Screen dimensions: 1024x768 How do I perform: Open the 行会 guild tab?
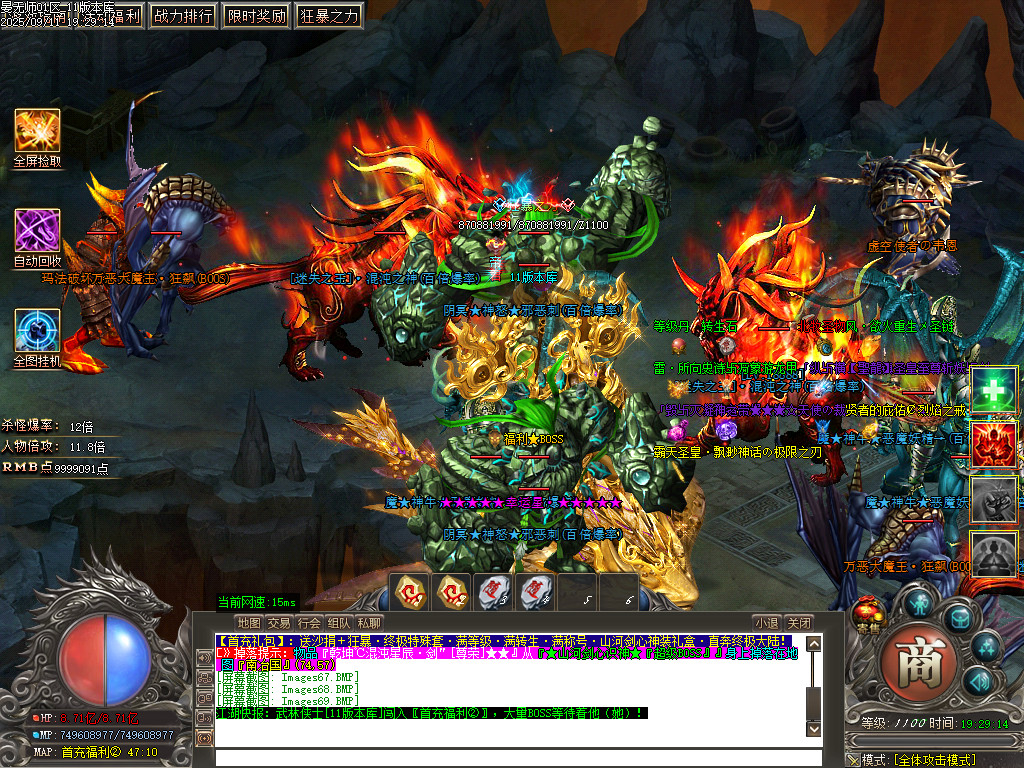(309, 623)
